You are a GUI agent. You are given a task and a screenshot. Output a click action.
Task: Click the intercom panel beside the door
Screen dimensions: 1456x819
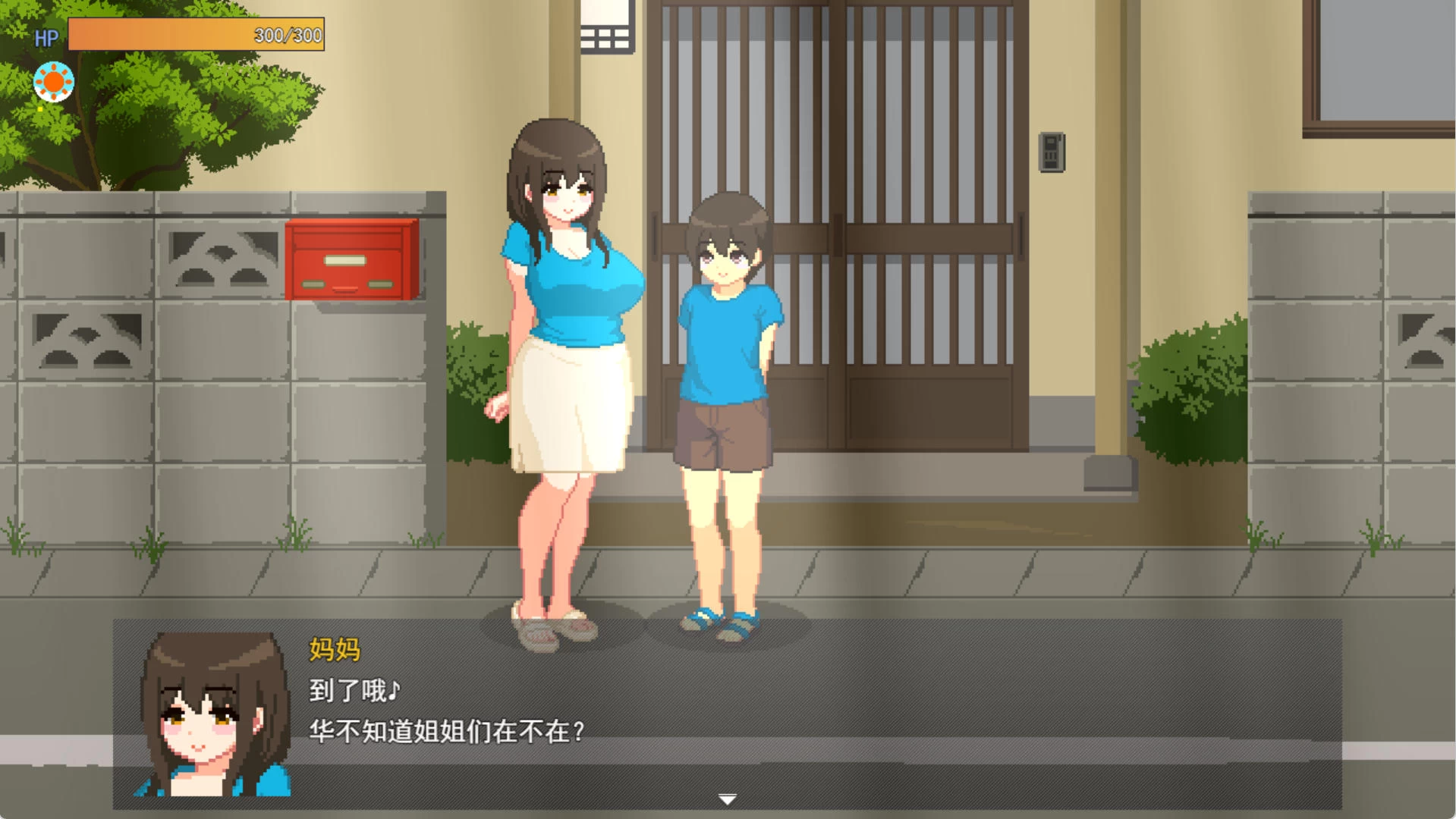(1052, 150)
